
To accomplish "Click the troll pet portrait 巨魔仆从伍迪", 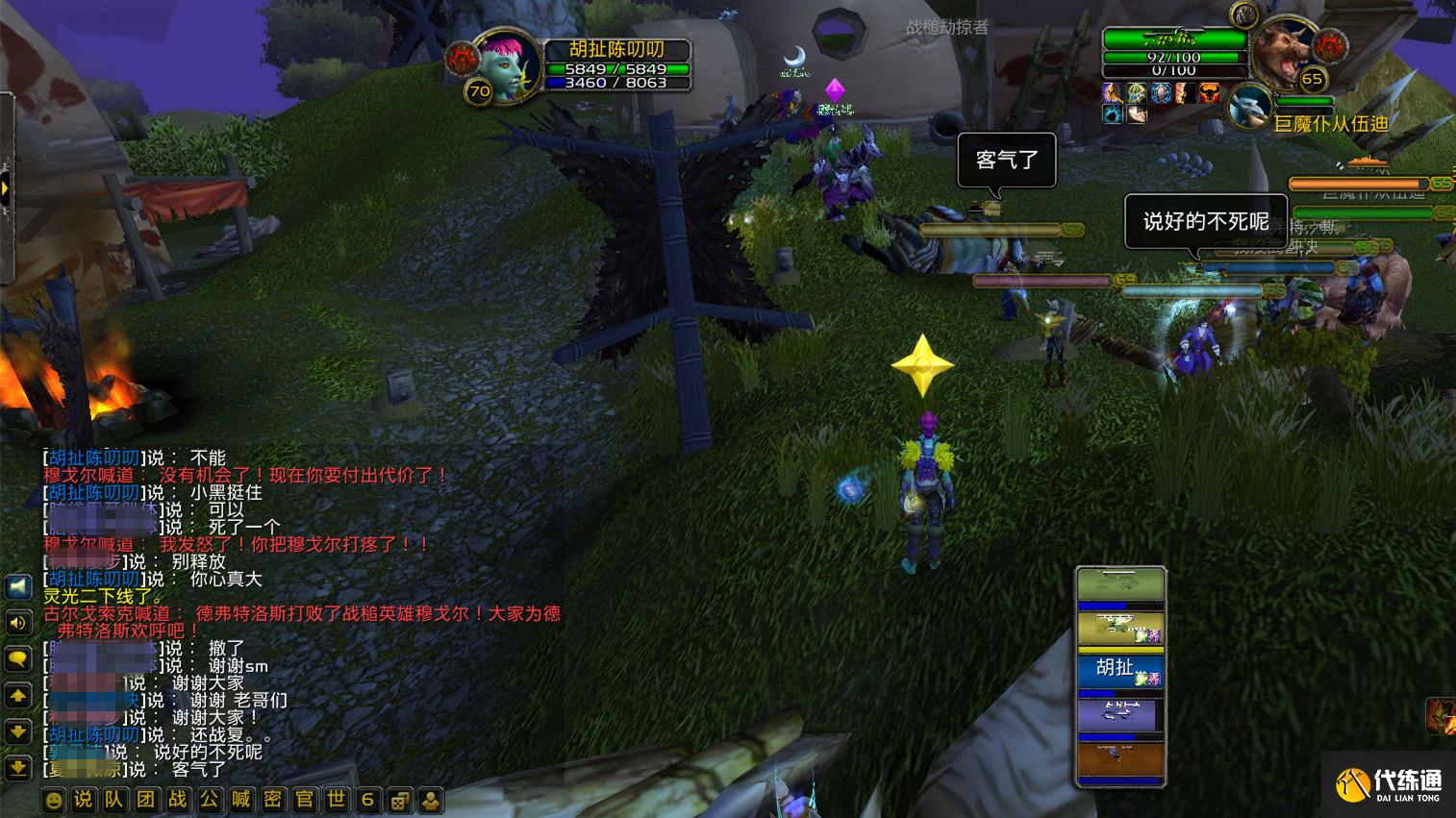I will [1250, 107].
